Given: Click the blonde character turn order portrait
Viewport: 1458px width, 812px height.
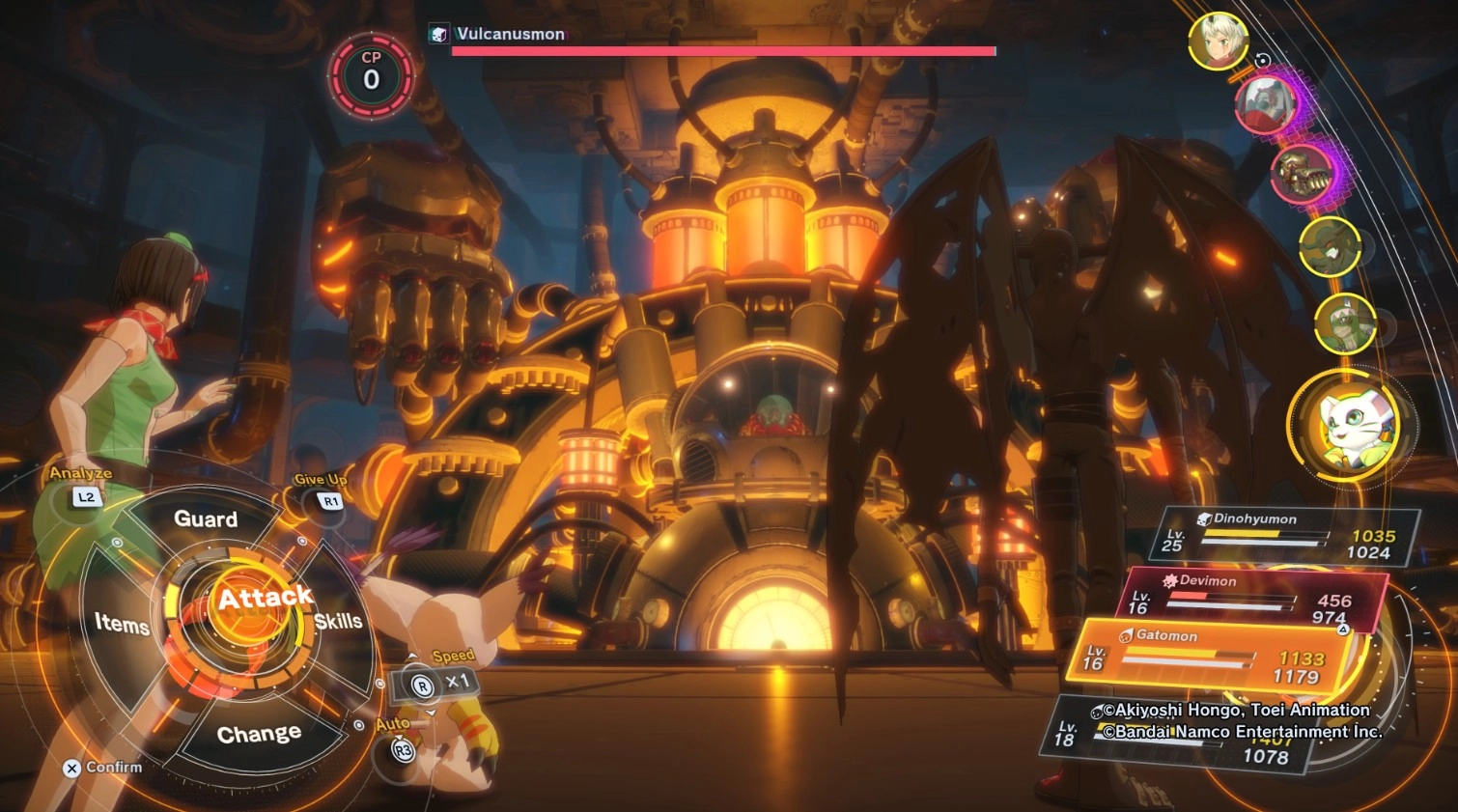Looking at the screenshot, I should [1218, 41].
